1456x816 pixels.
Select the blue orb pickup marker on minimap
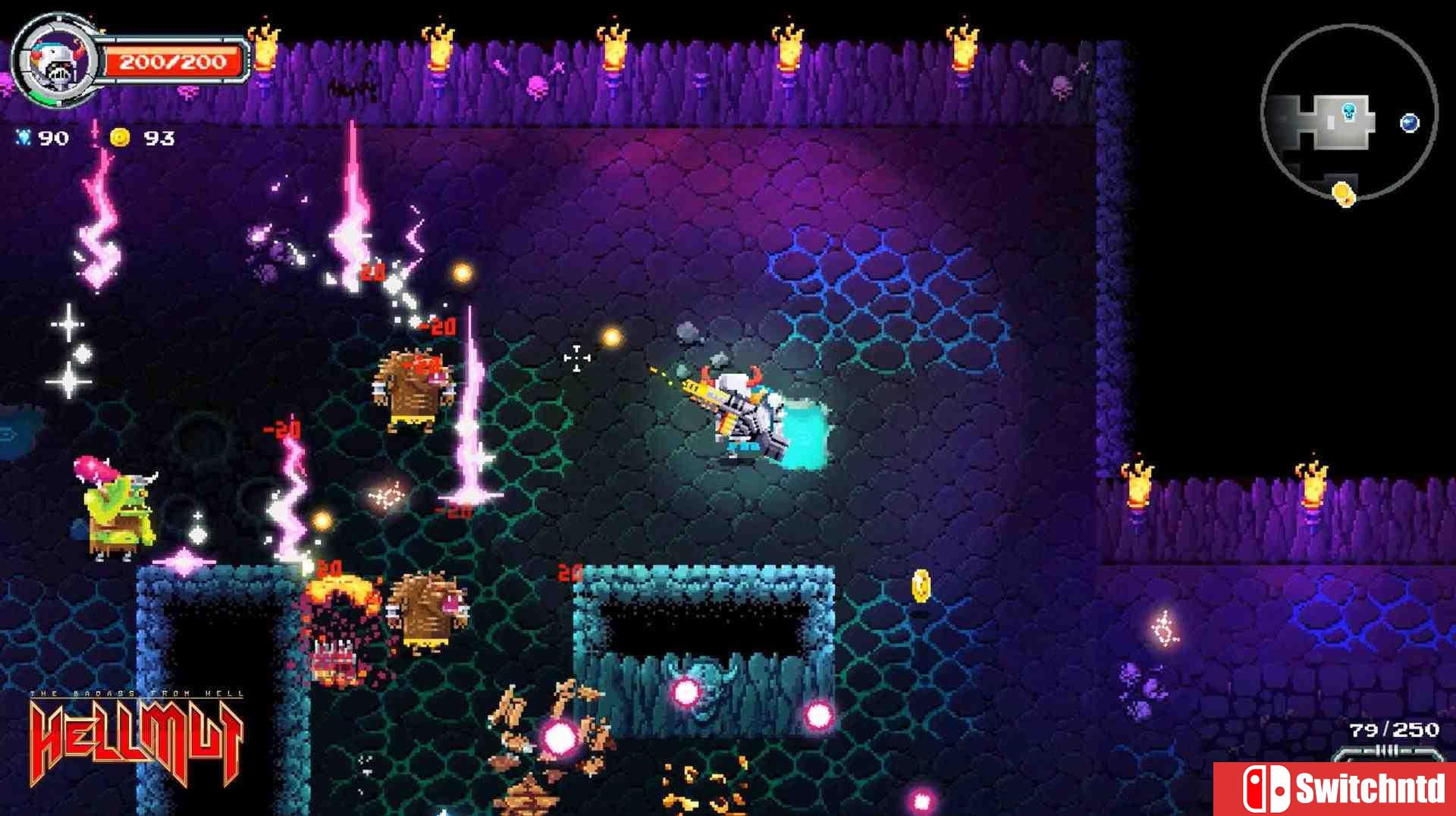click(1409, 123)
